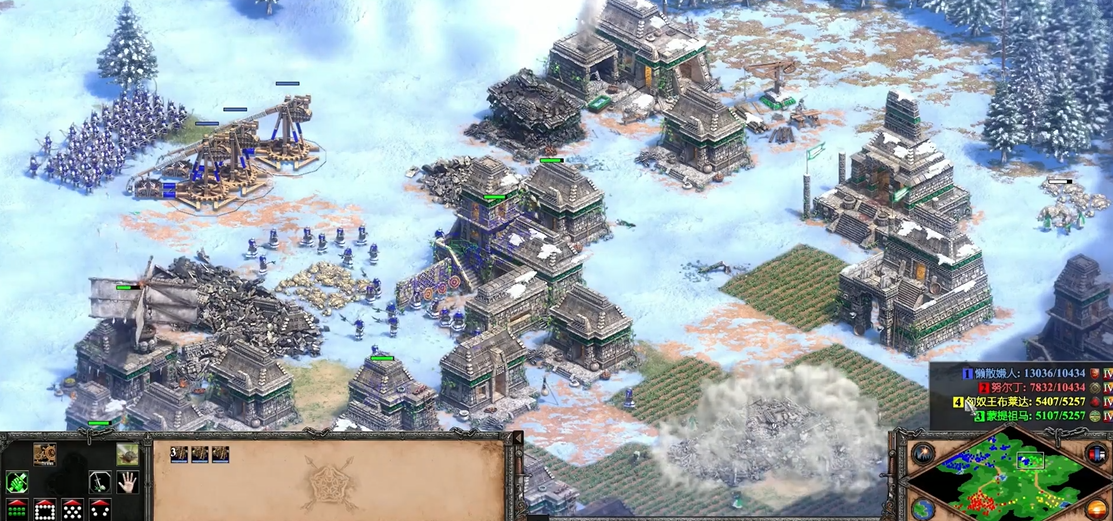The height and width of the screenshot is (521, 1113).
Task: Choose the hollow square box formation
Action: (44, 510)
